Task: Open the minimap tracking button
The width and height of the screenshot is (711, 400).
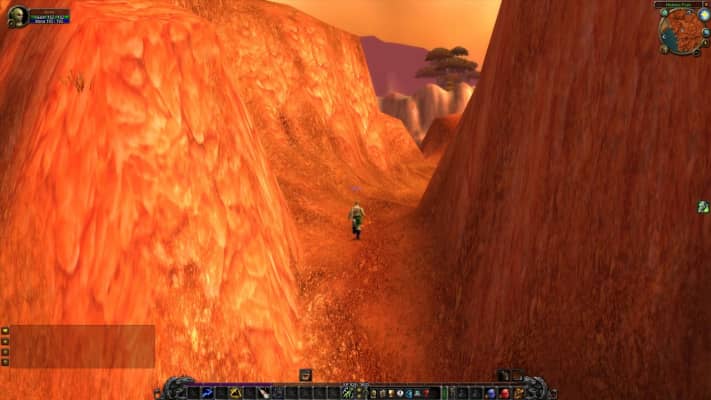Action: coord(663,13)
